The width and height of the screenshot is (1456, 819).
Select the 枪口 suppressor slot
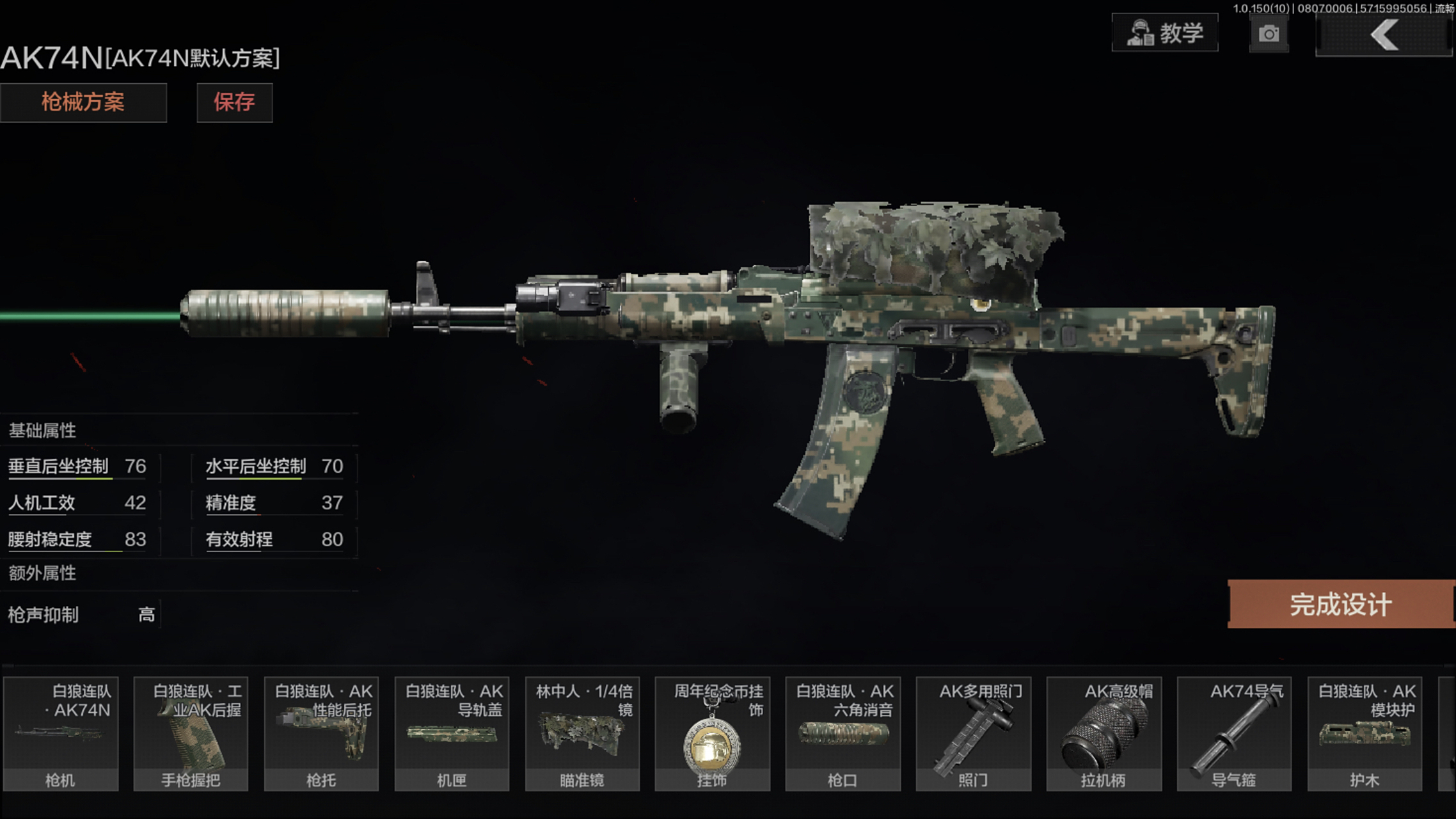843,734
